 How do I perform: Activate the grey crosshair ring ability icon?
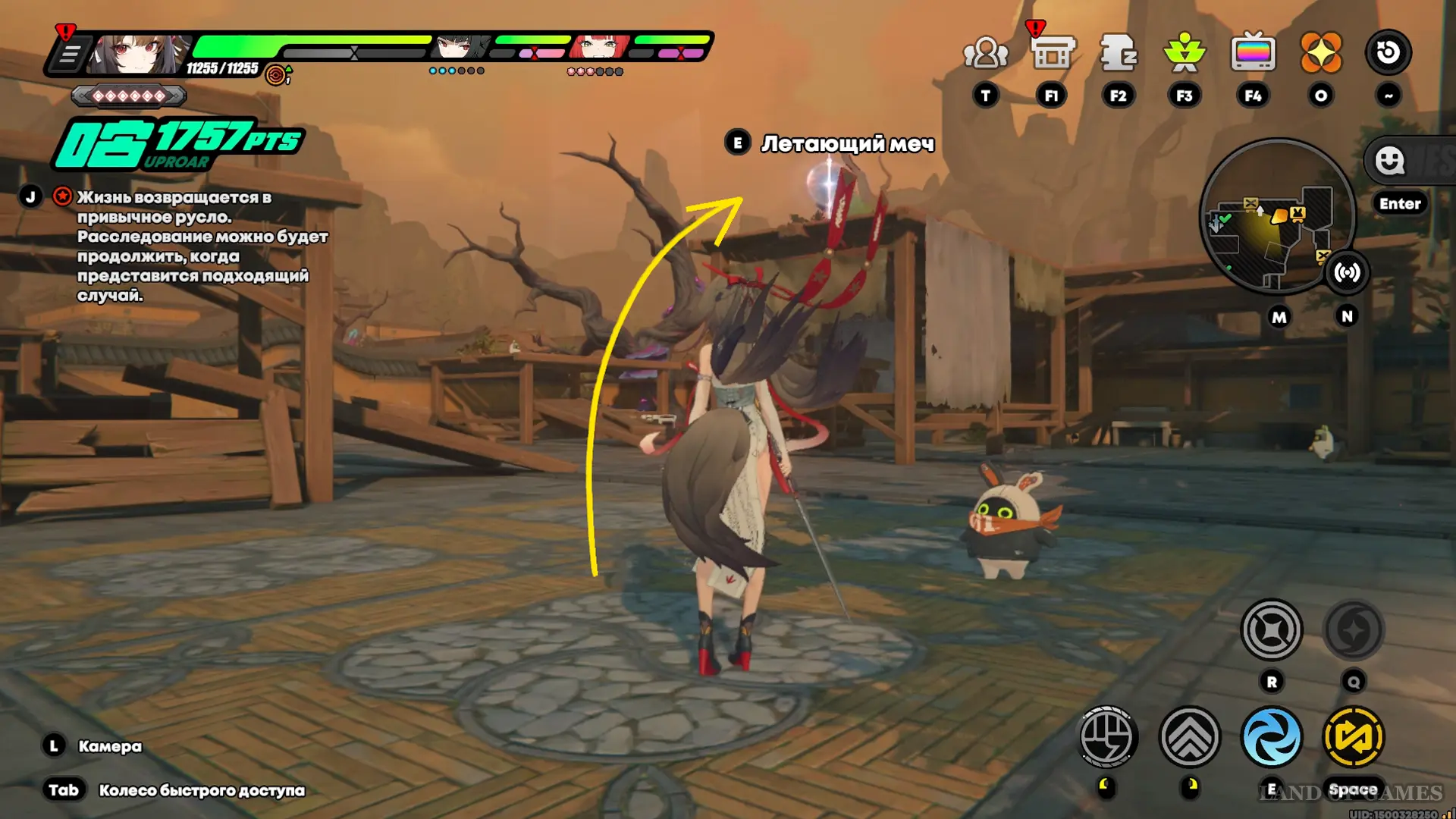click(1272, 629)
